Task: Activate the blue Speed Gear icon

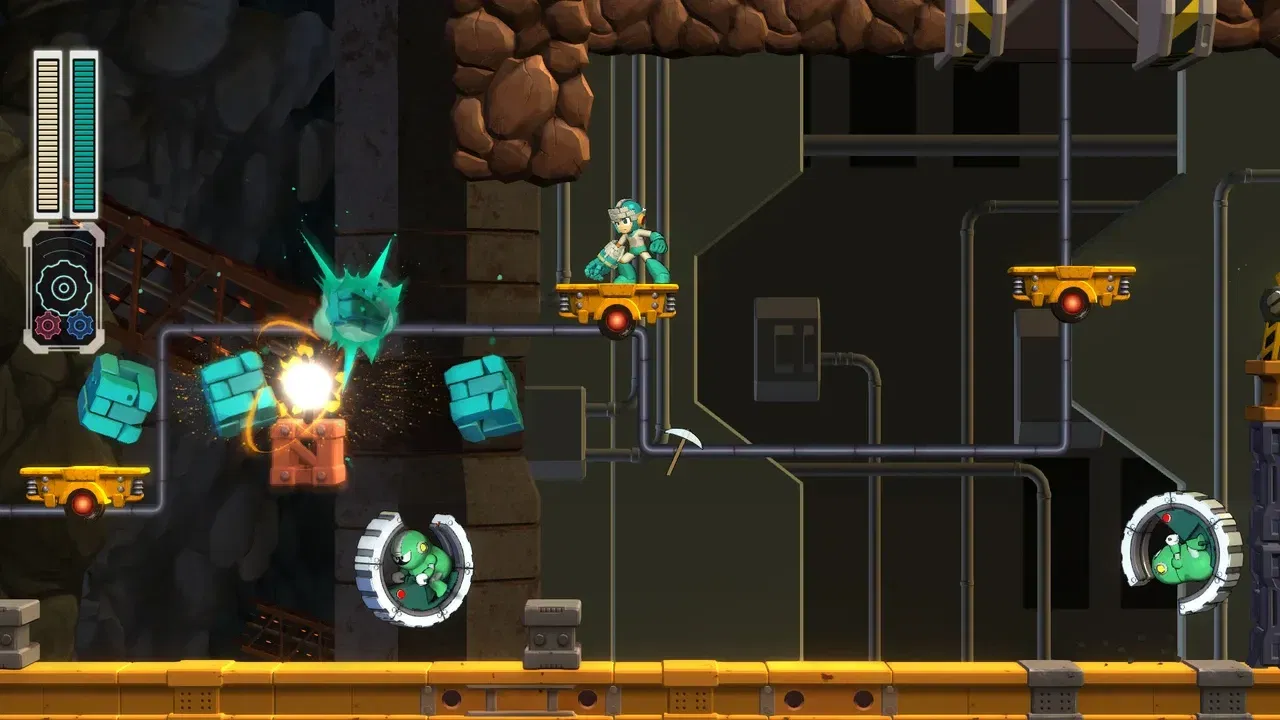Action: click(79, 324)
